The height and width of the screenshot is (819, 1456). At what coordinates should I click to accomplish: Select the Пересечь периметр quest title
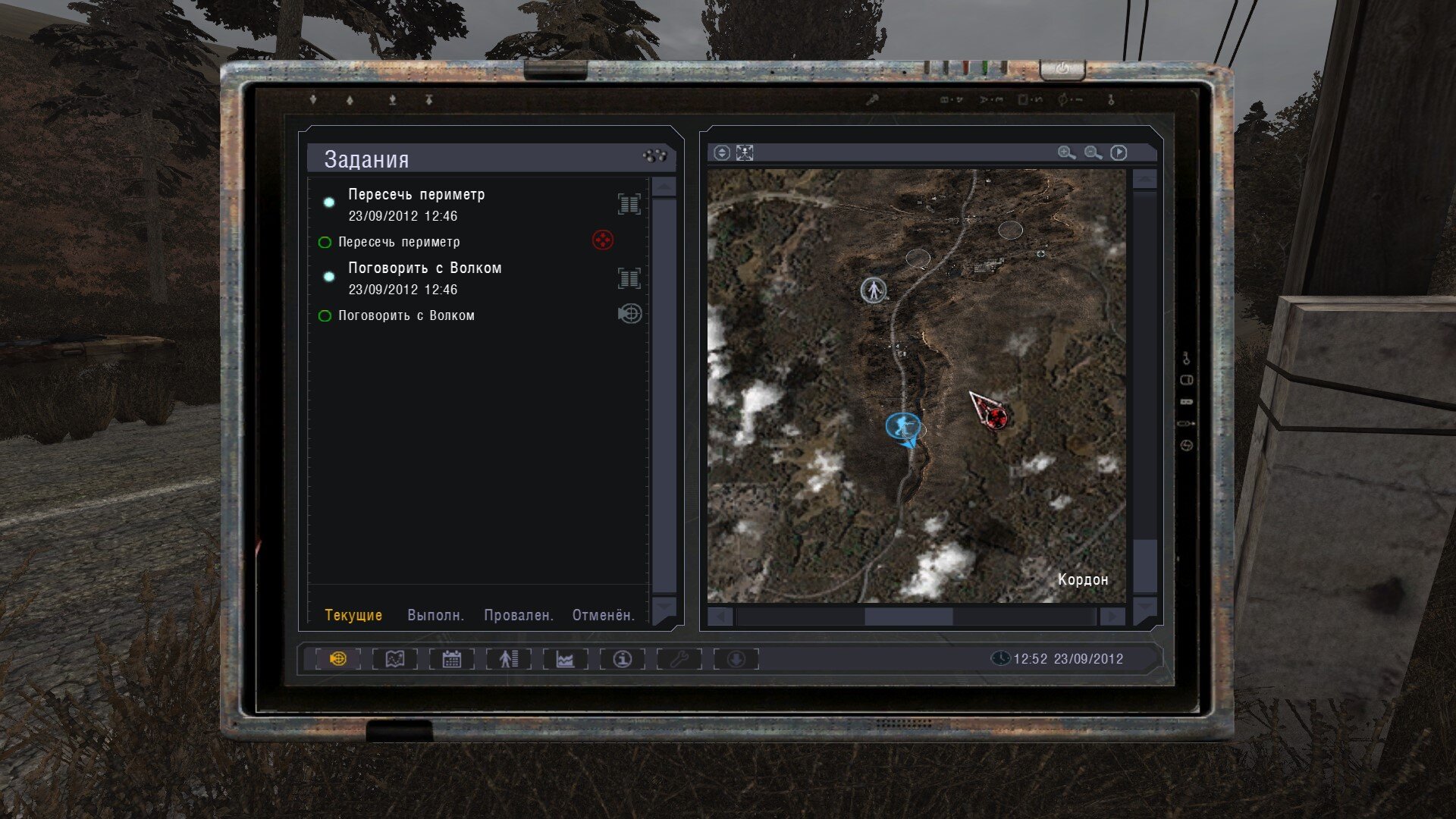tap(416, 195)
